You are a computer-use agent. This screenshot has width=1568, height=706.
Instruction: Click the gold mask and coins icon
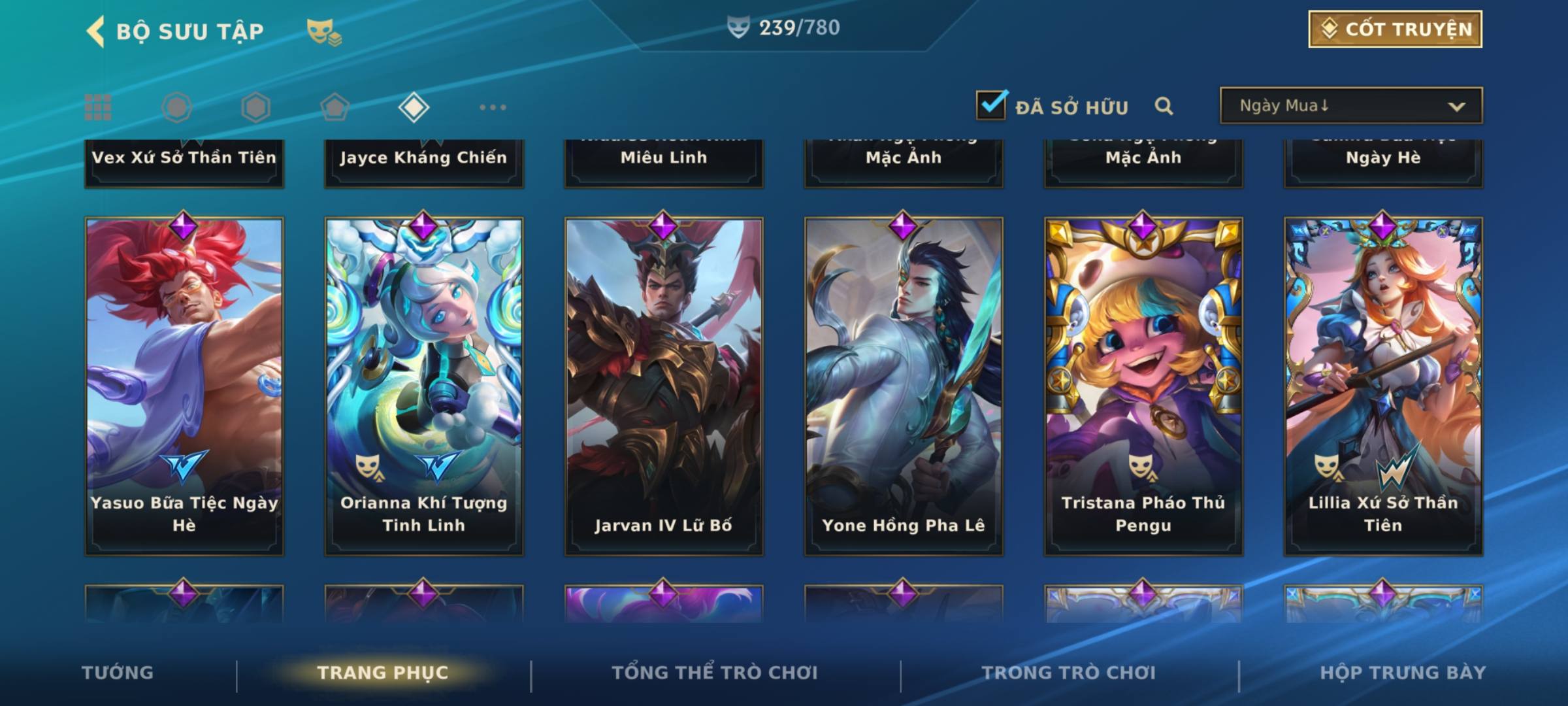(x=324, y=32)
